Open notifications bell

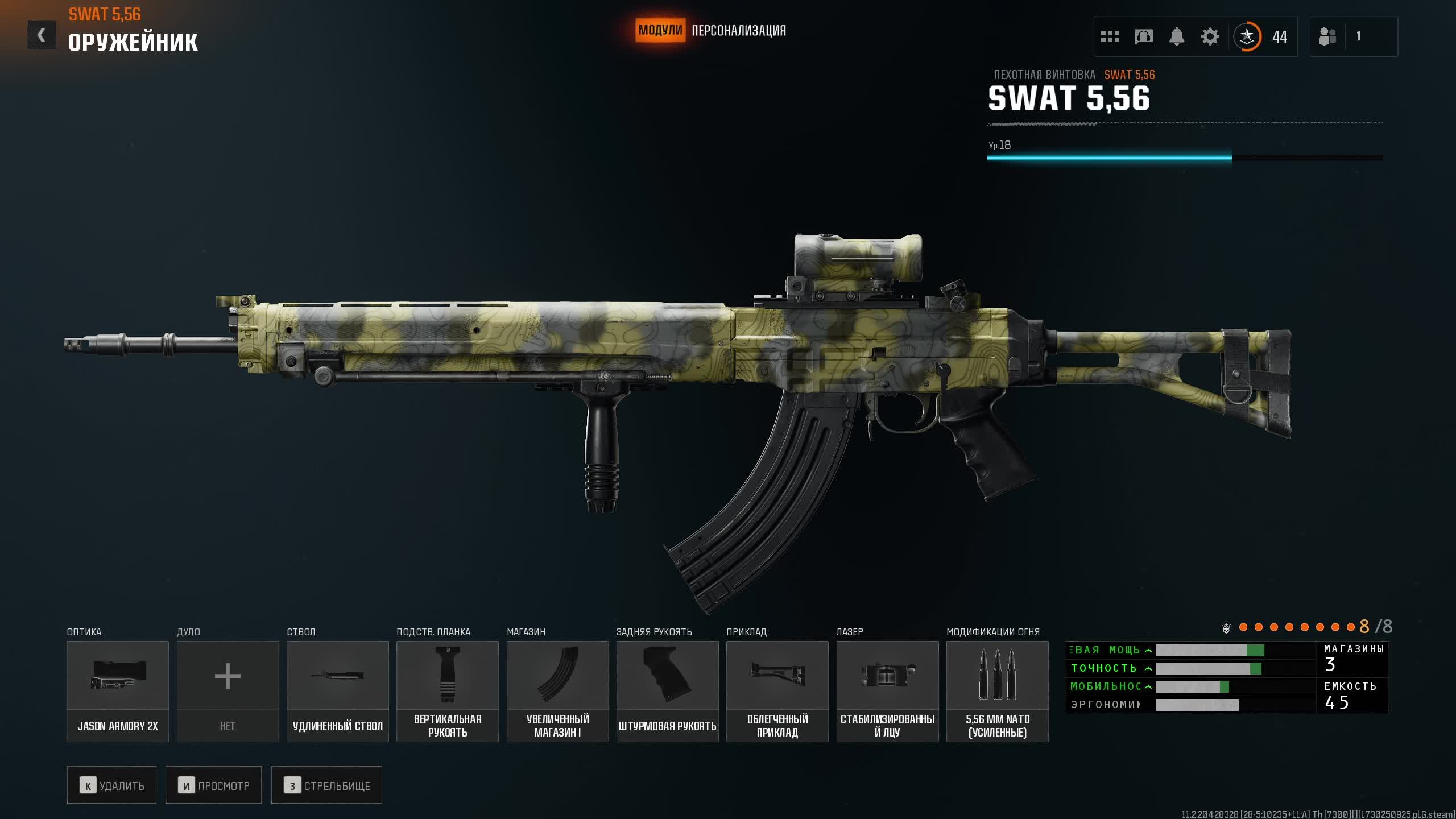[x=1177, y=37]
